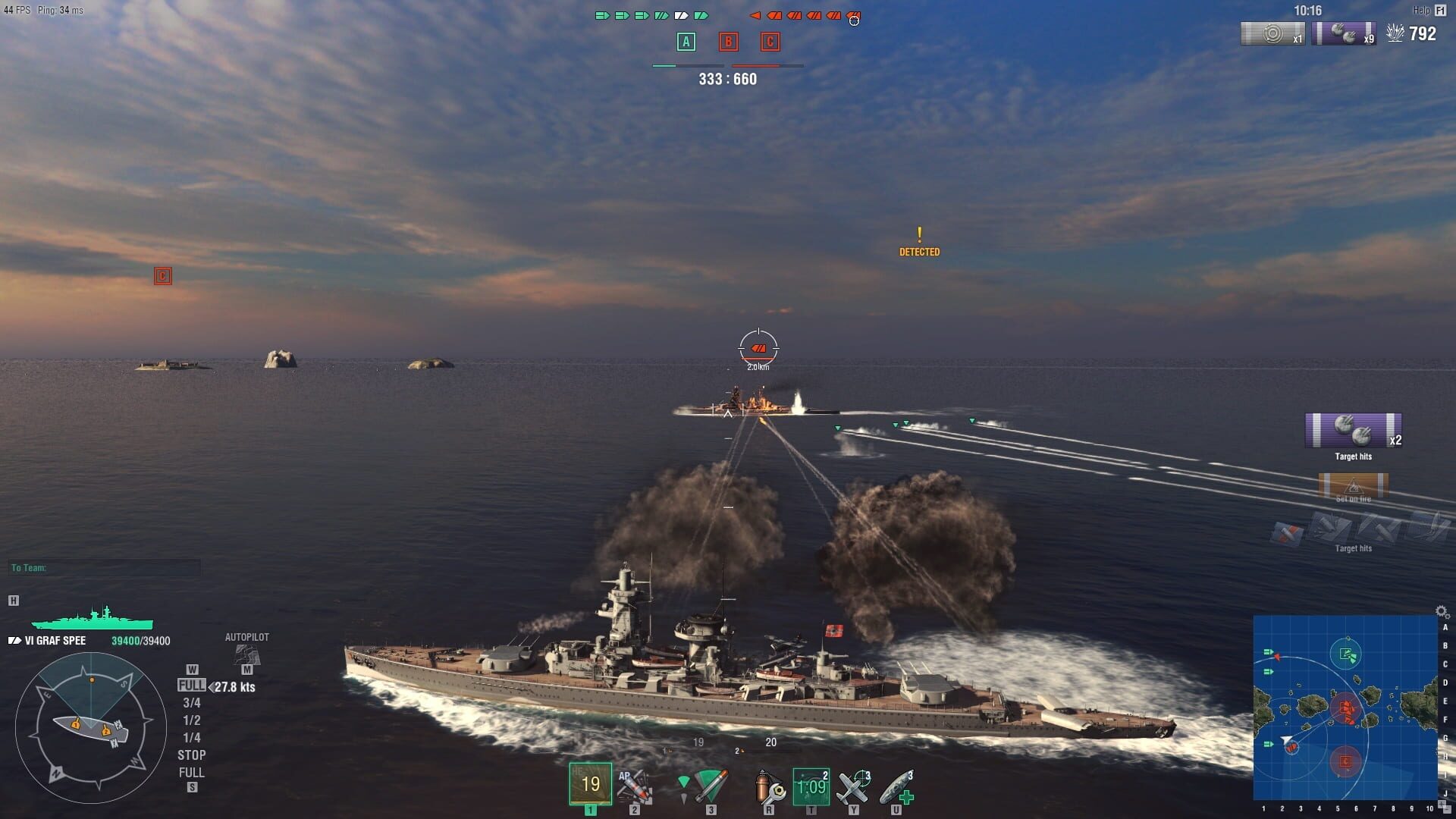Set engine throttle to STOP
Screen dimensions: 1456x819
point(193,755)
